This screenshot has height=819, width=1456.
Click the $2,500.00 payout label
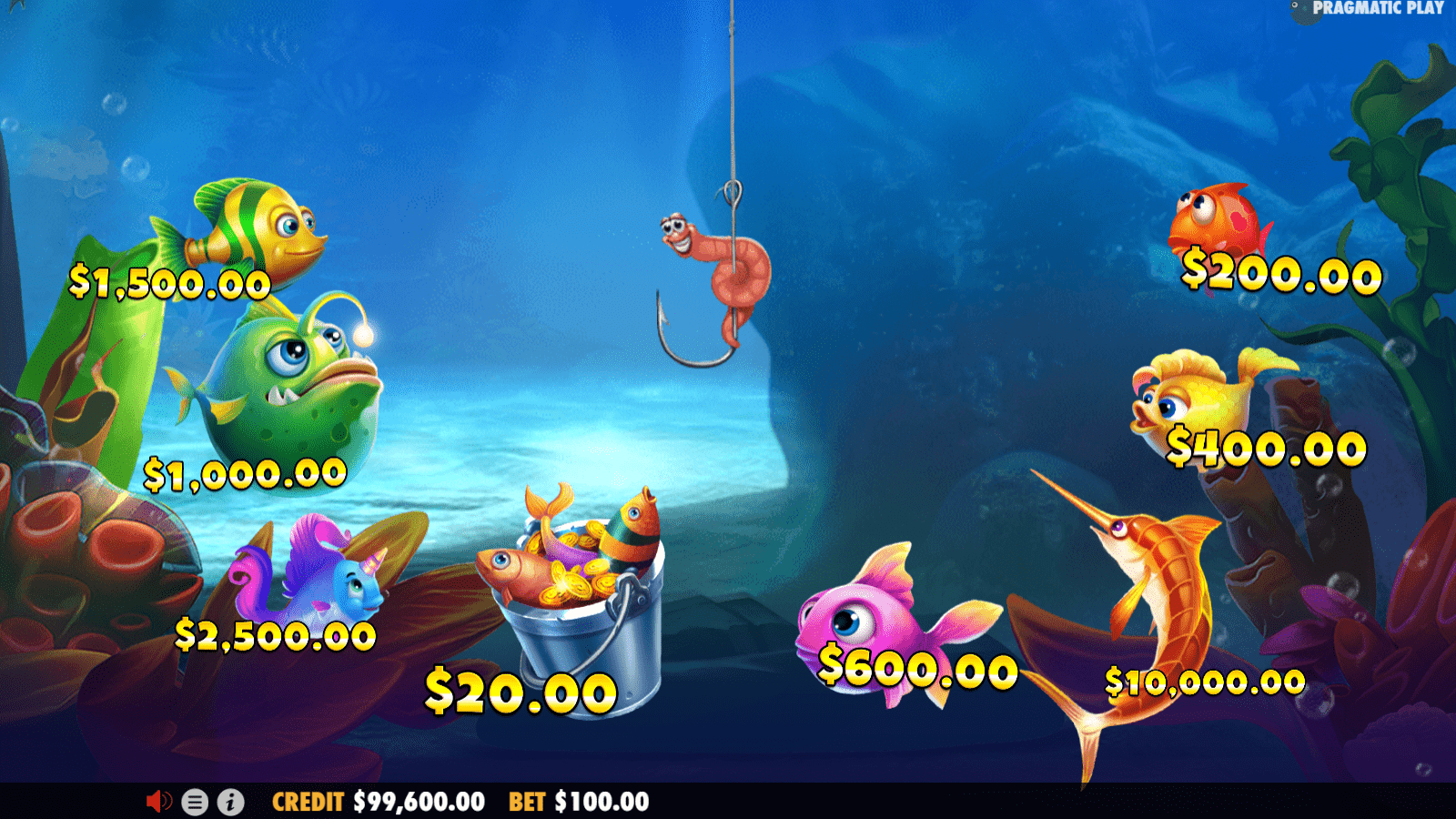point(273,632)
